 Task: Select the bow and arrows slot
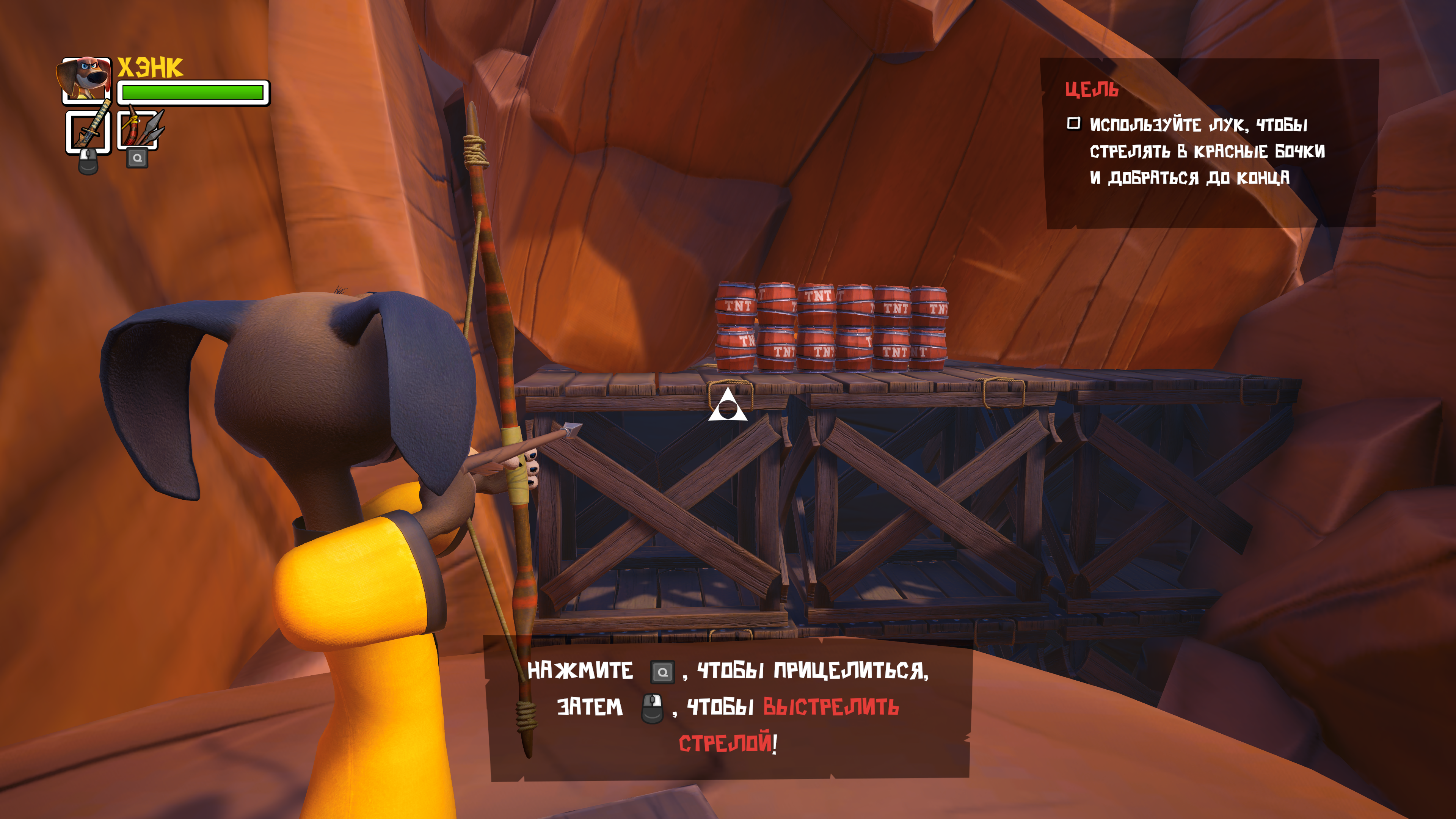coord(137,130)
